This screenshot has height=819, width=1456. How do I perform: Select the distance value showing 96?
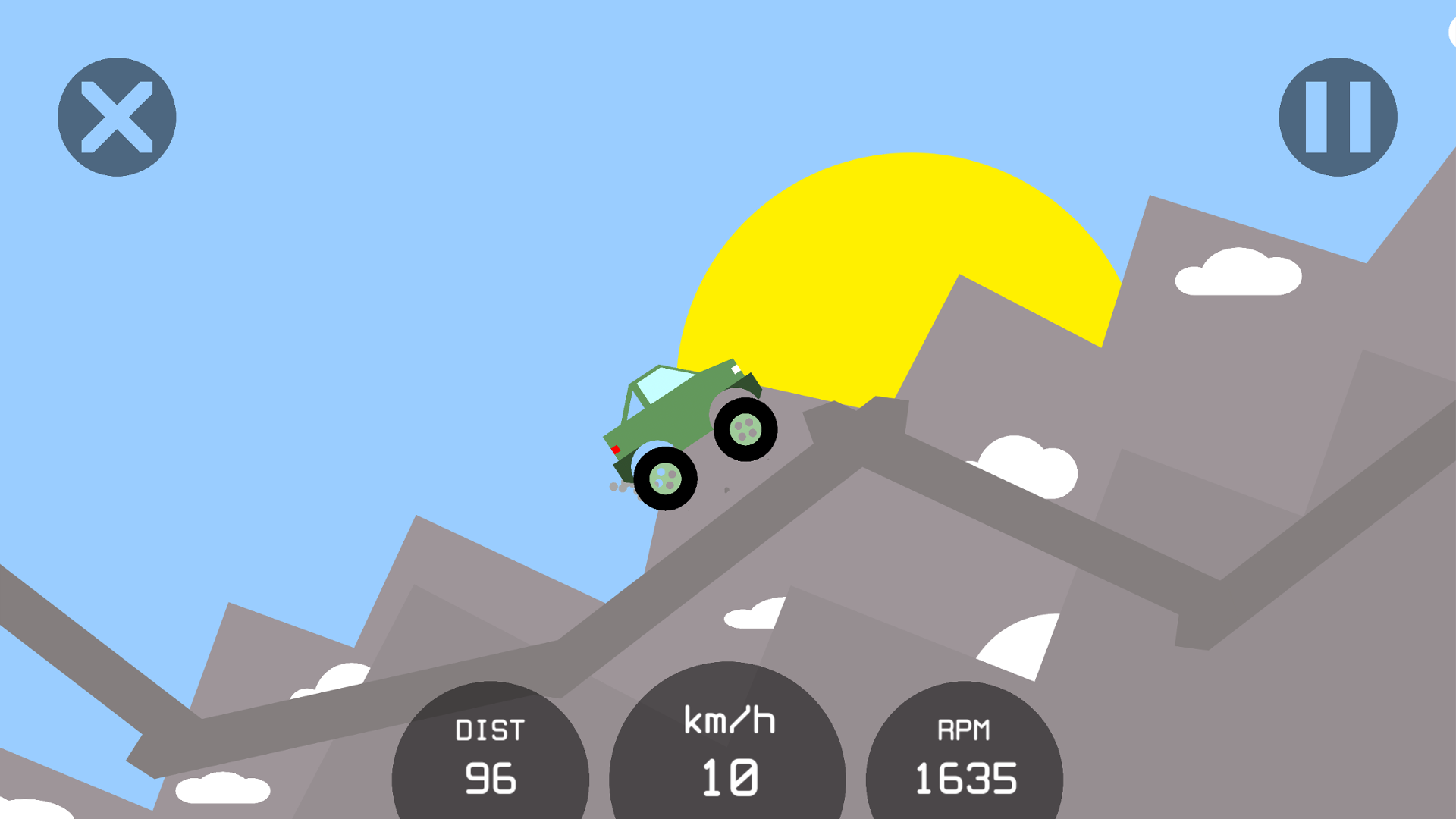[x=491, y=780]
